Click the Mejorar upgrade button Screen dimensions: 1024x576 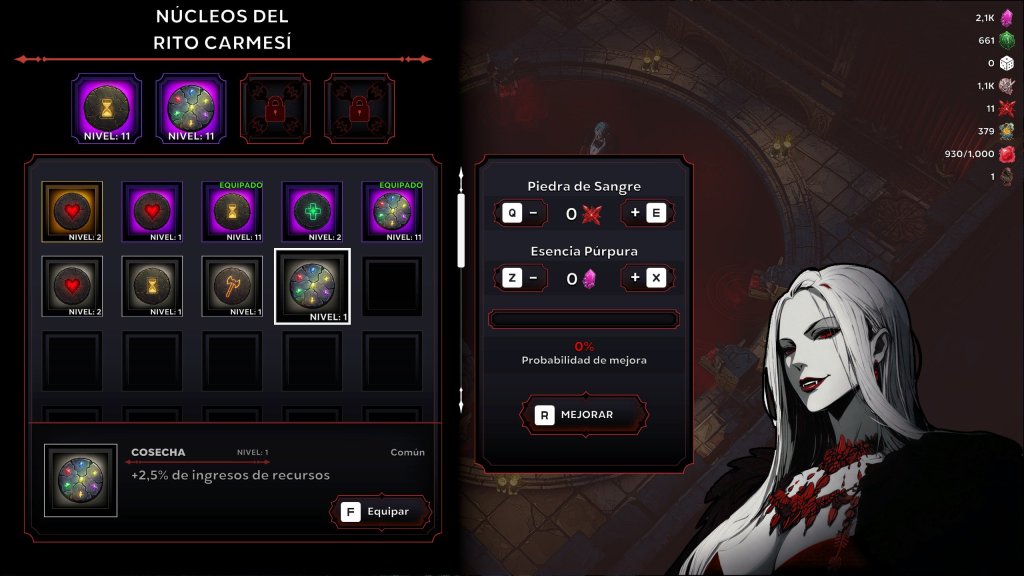coord(585,414)
